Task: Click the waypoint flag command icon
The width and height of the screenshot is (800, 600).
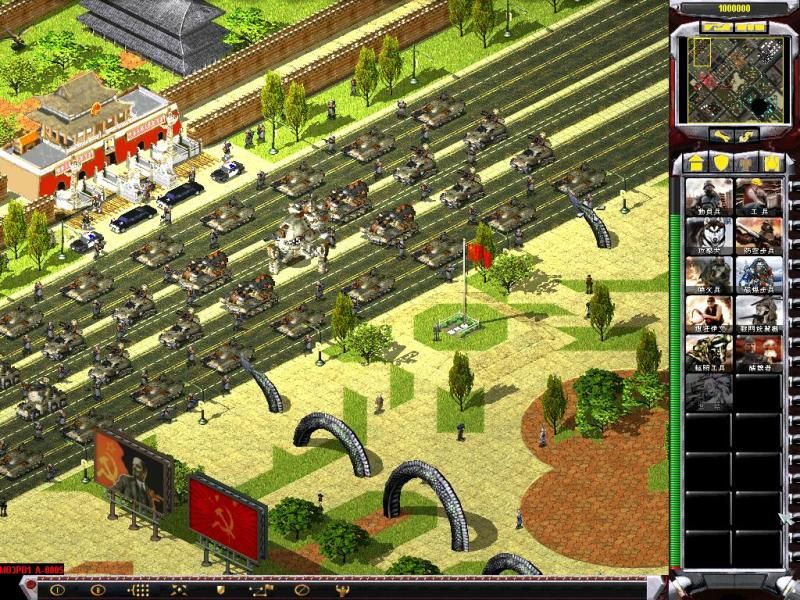Action: tap(264, 590)
